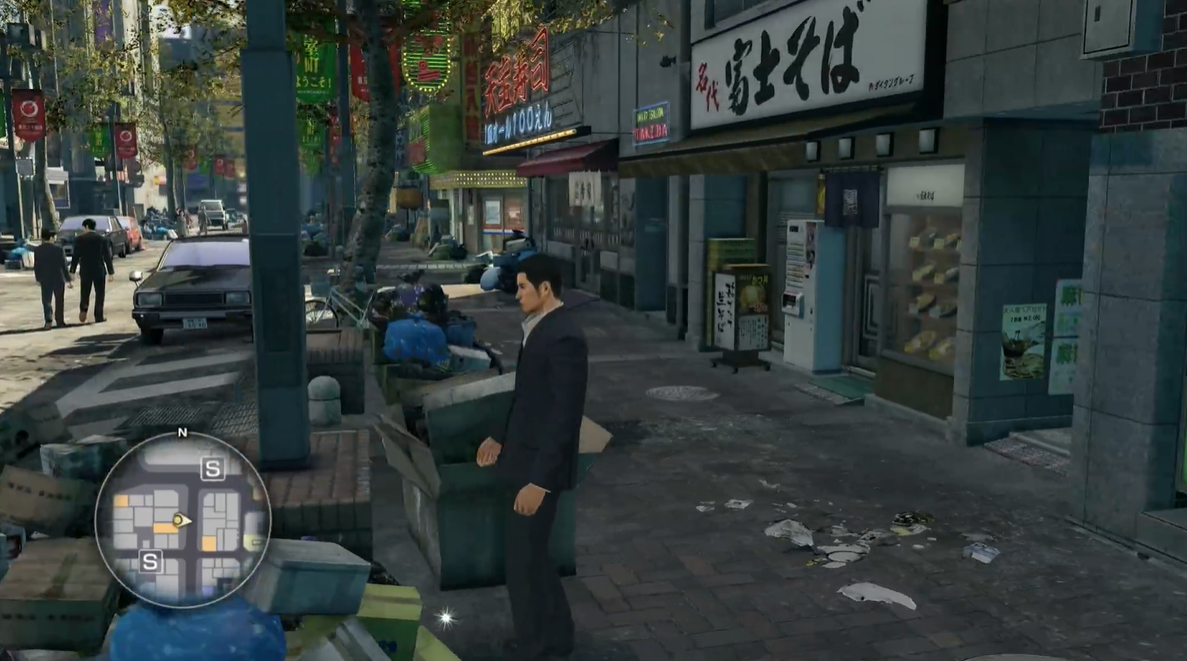Select the upper S marker on the minimap

pos(212,468)
